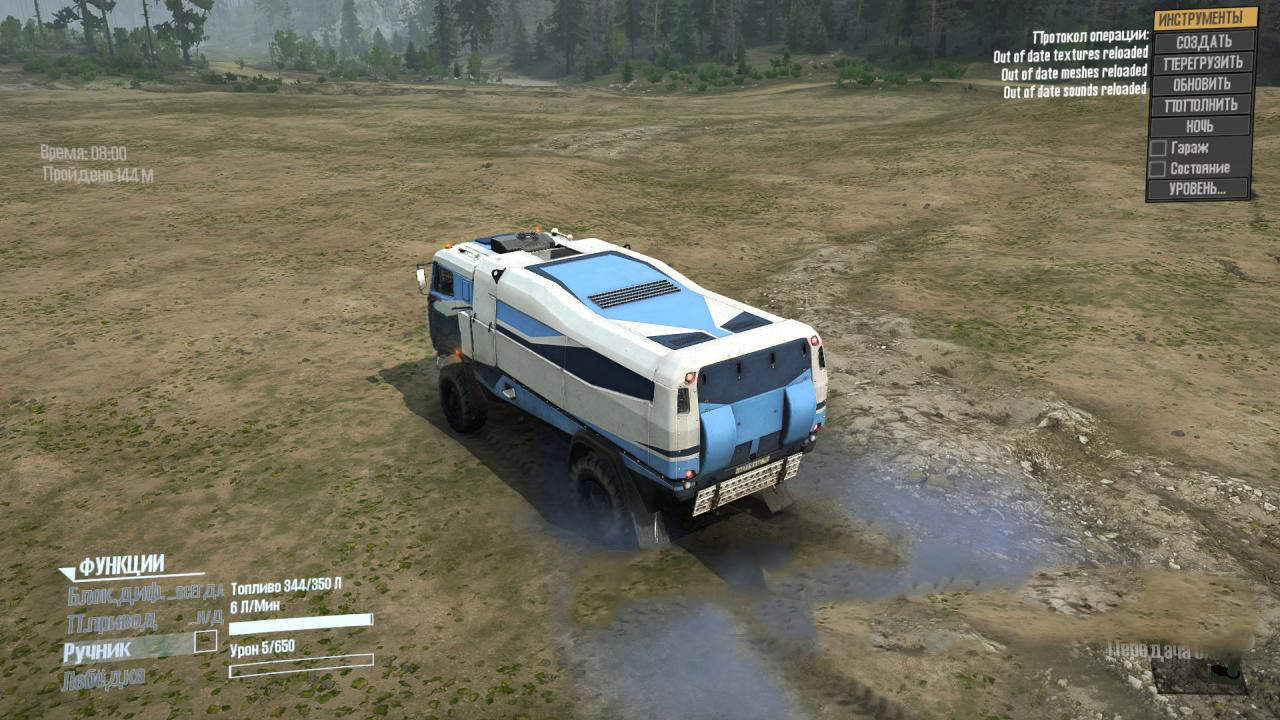Tick the Гараж checkbox

point(1158,148)
